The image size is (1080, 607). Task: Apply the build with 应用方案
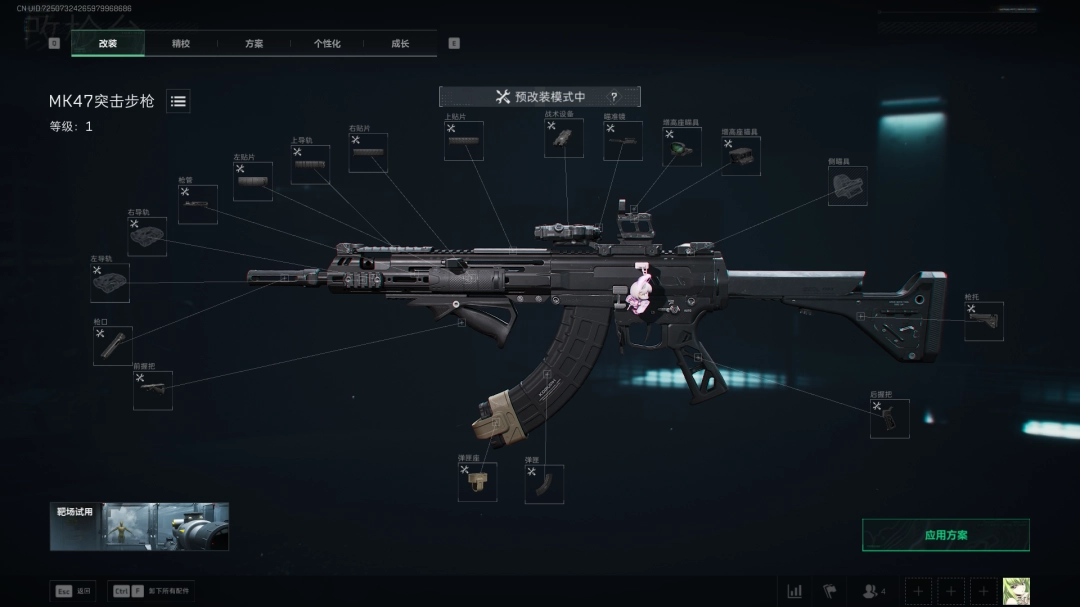click(945, 535)
